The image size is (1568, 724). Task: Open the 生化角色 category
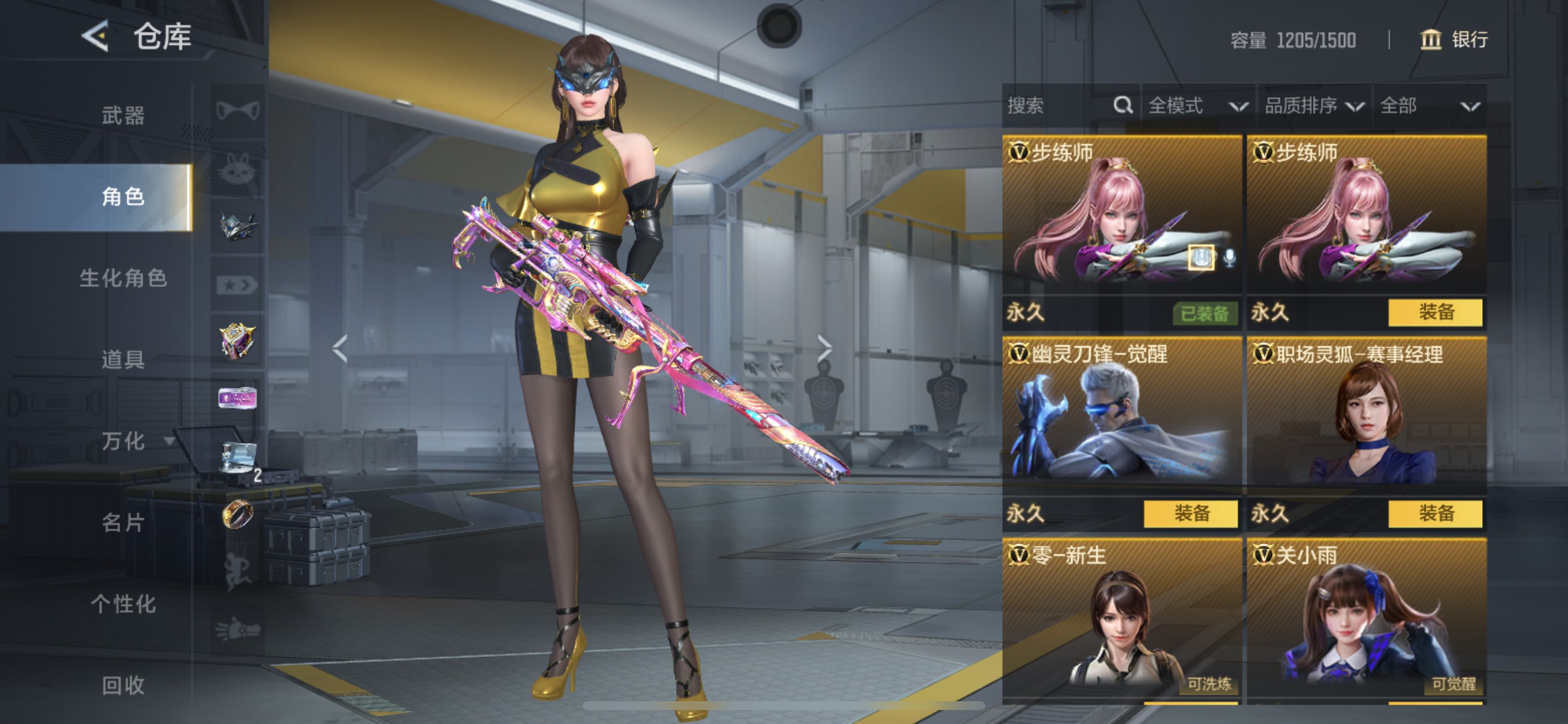coord(123,278)
